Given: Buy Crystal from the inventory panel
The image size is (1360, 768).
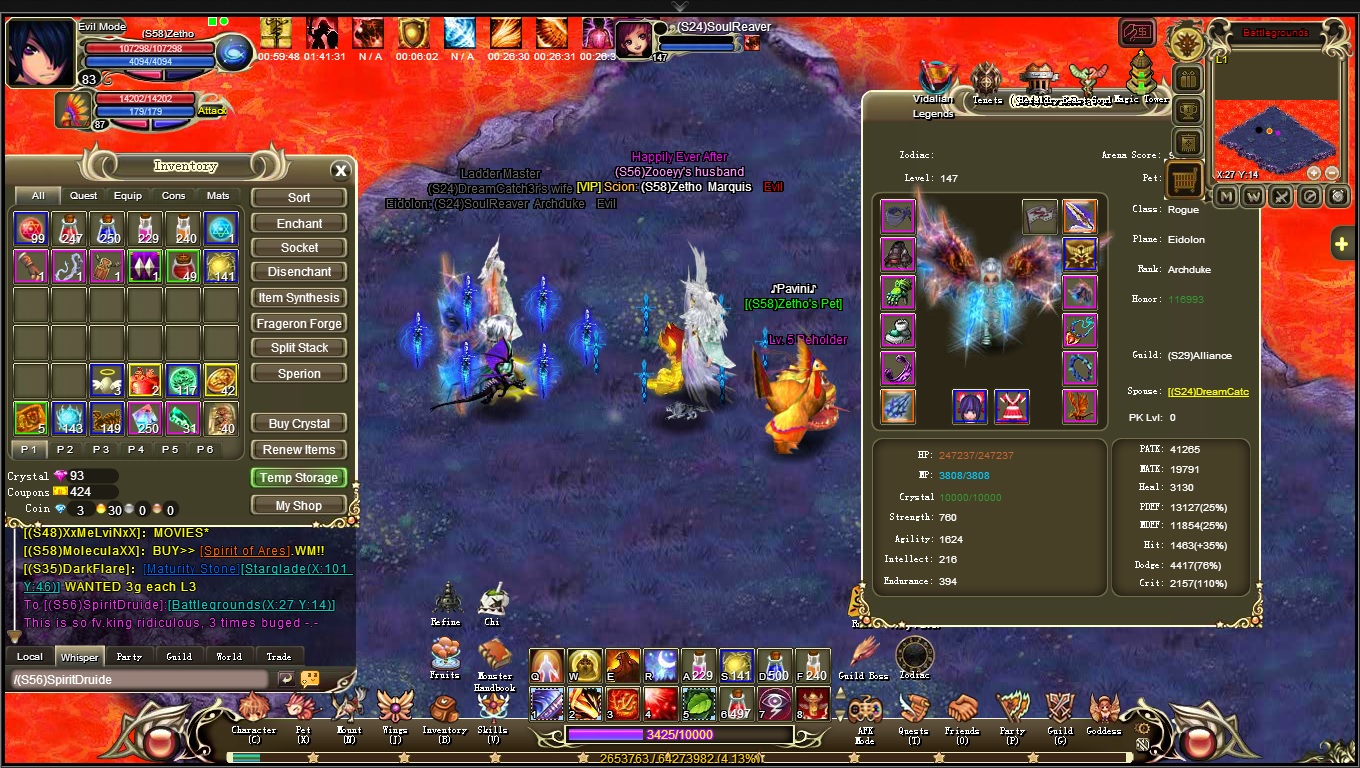Looking at the screenshot, I should pyautogui.click(x=299, y=424).
